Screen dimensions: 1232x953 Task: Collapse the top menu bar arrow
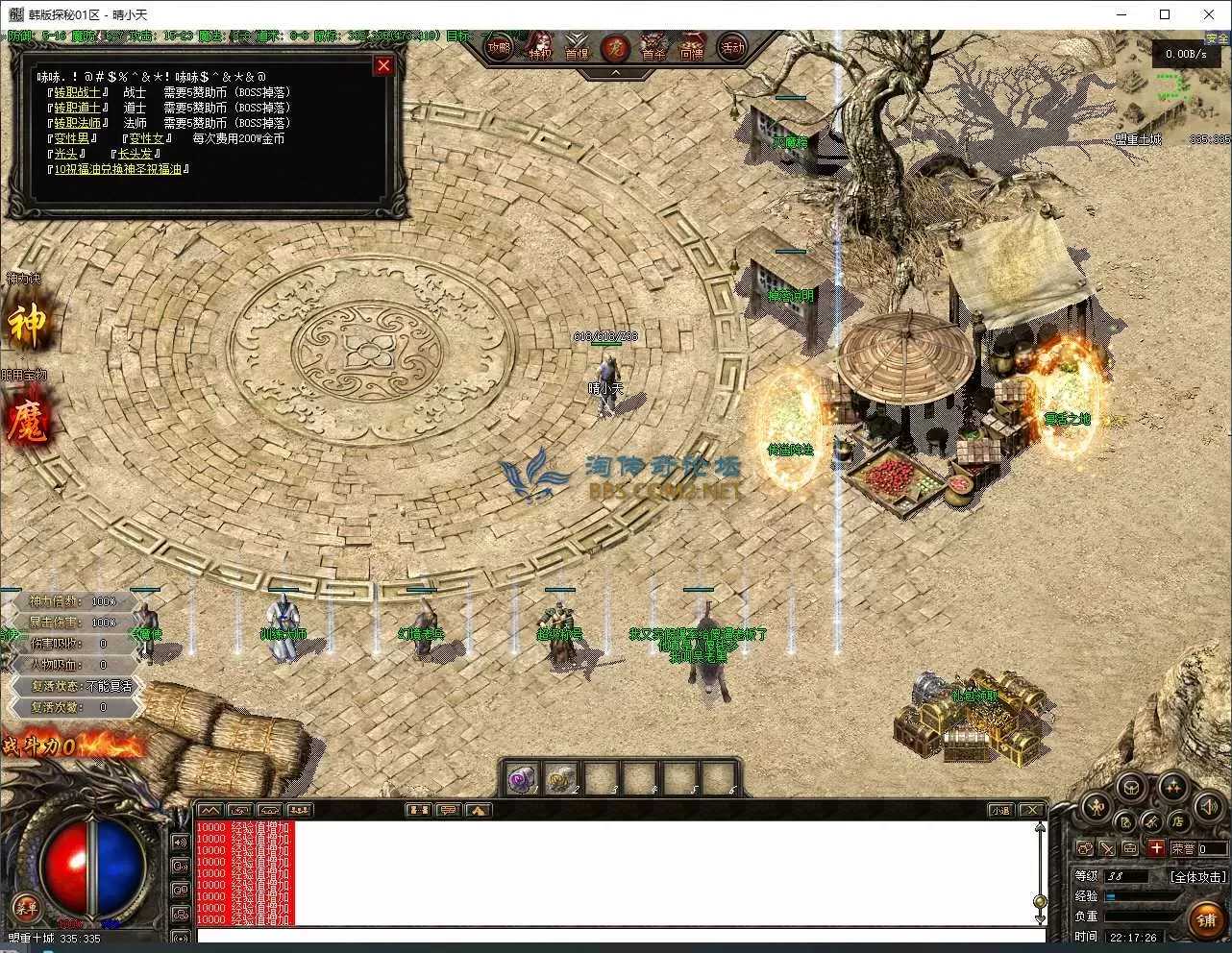tap(615, 72)
